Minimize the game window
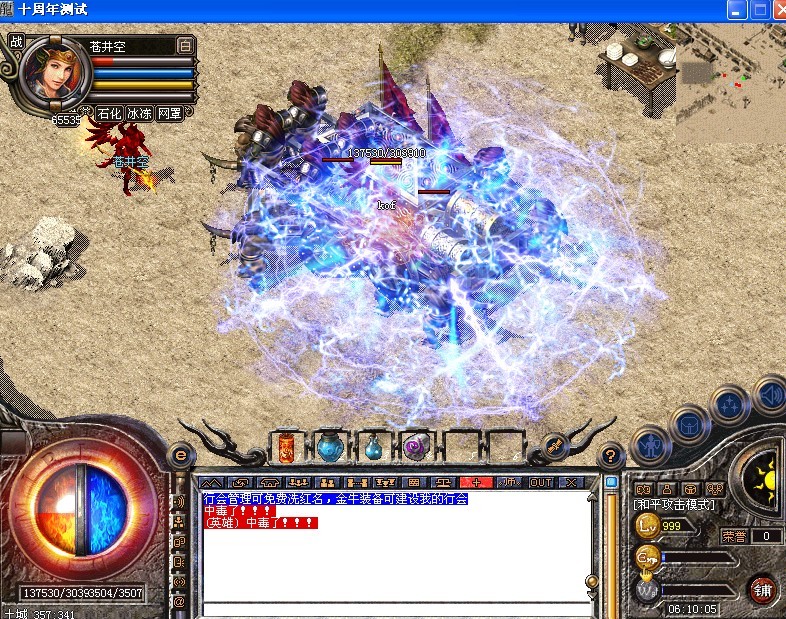 pyautogui.click(x=738, y=10)
